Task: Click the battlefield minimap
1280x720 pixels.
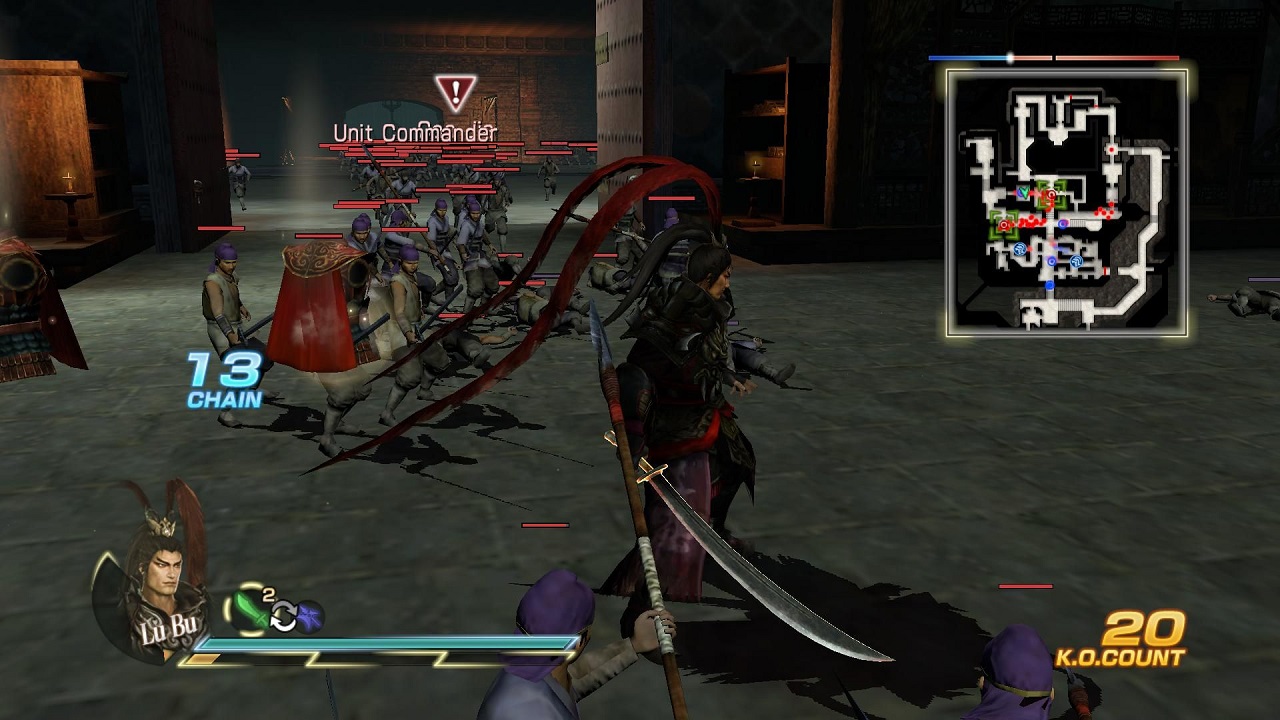Action: (1067, 203)
